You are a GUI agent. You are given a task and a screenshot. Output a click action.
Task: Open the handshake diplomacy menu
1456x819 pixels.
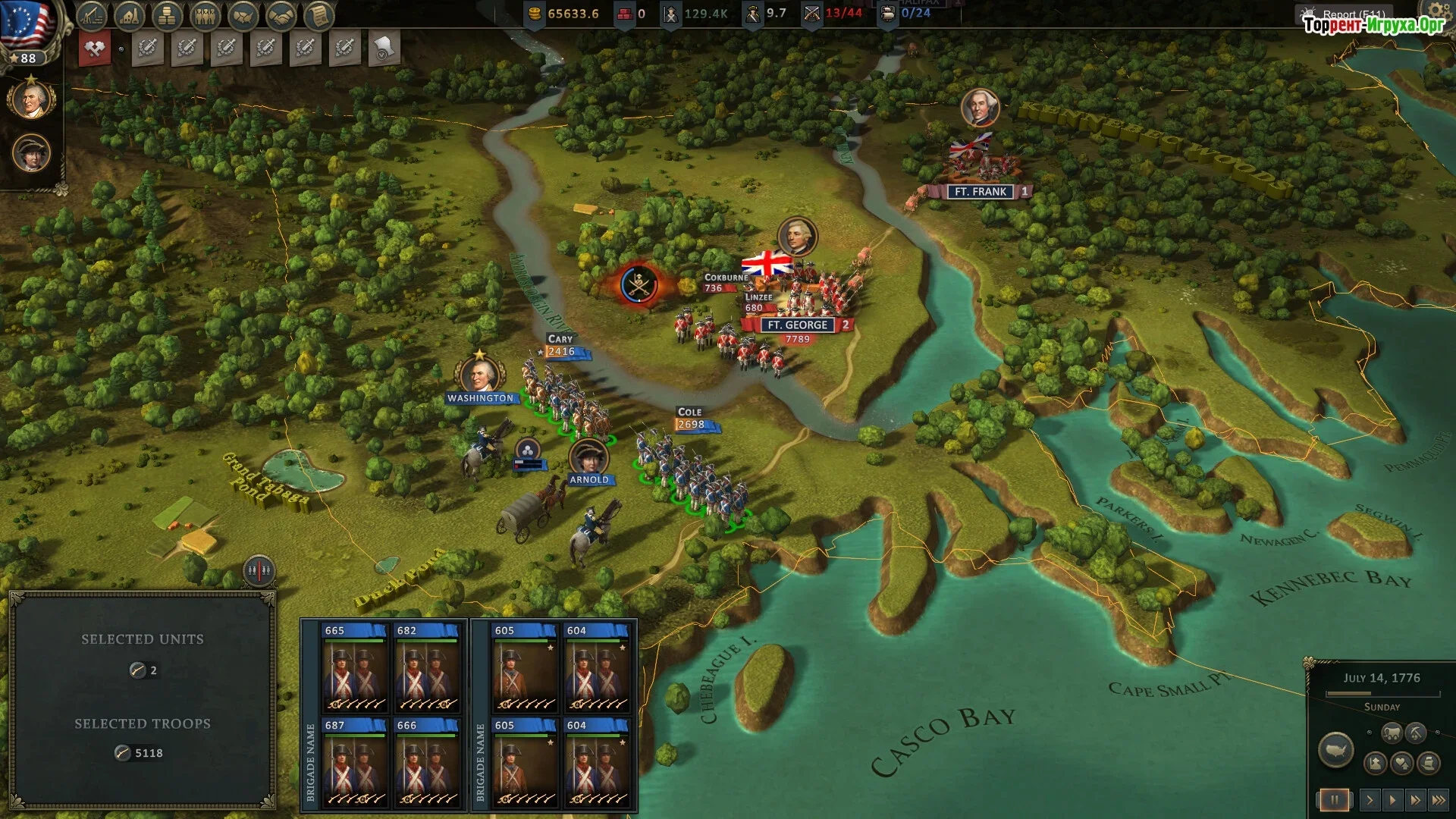281,14
